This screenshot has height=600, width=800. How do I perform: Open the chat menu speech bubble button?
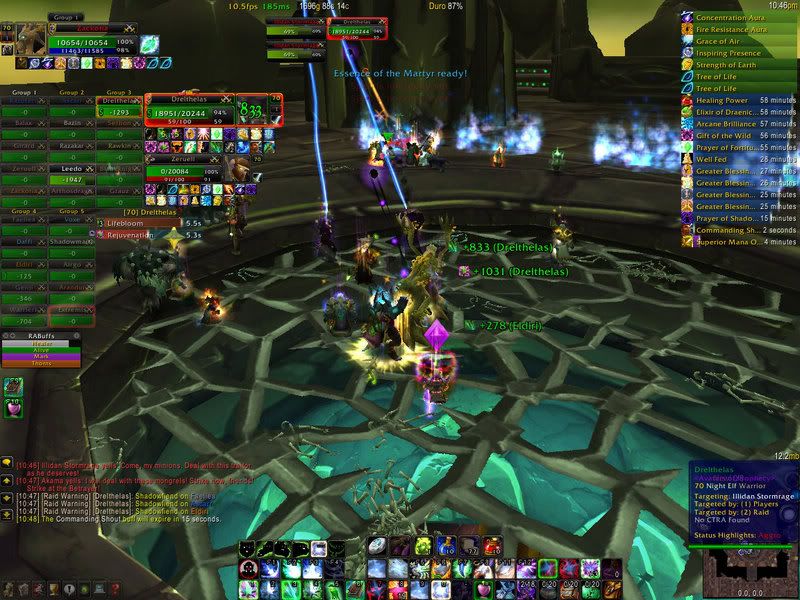pyautogui.click(x=7, y=463)
